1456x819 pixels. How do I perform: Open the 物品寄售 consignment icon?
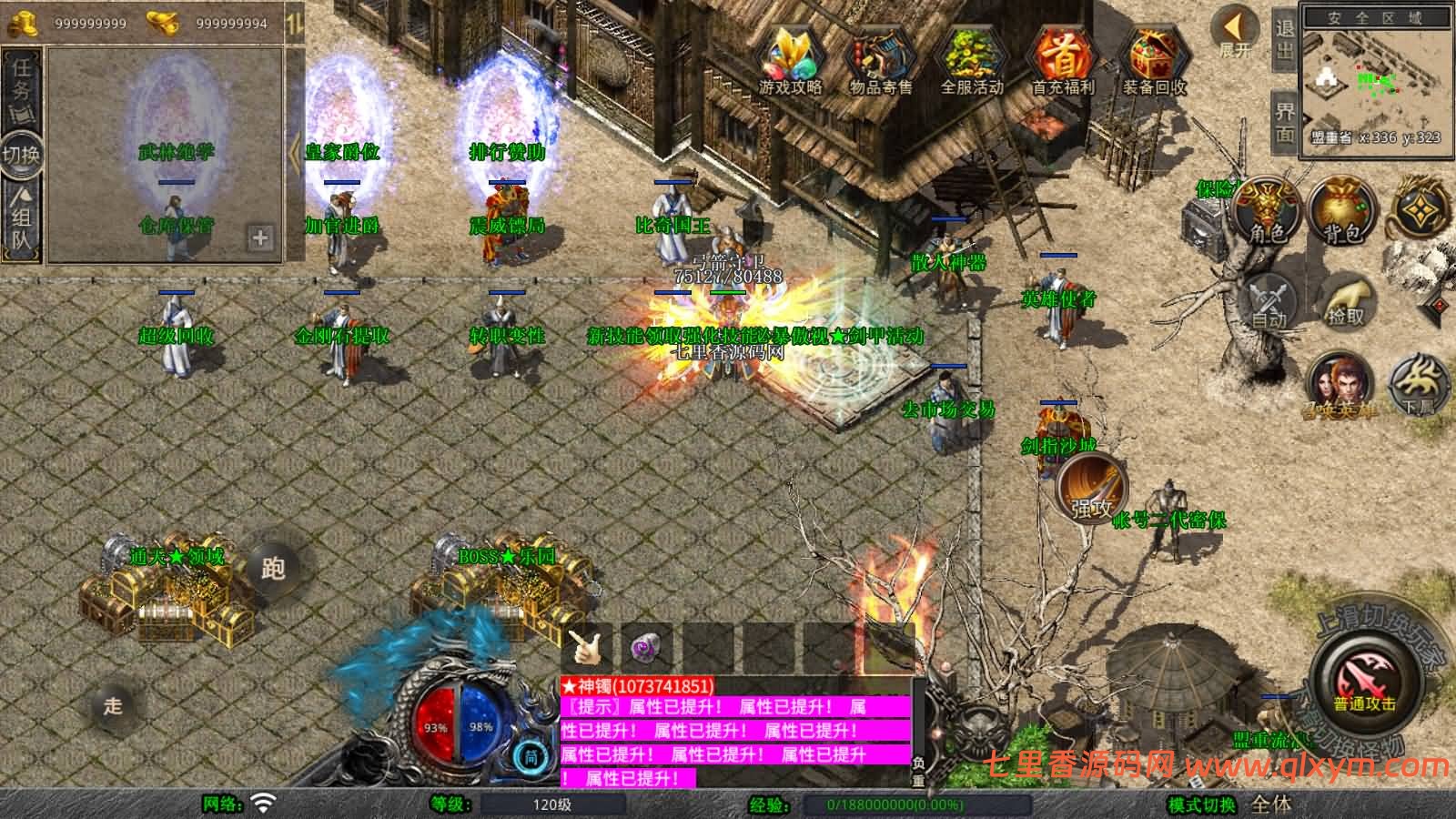click(x=880, y=60)
